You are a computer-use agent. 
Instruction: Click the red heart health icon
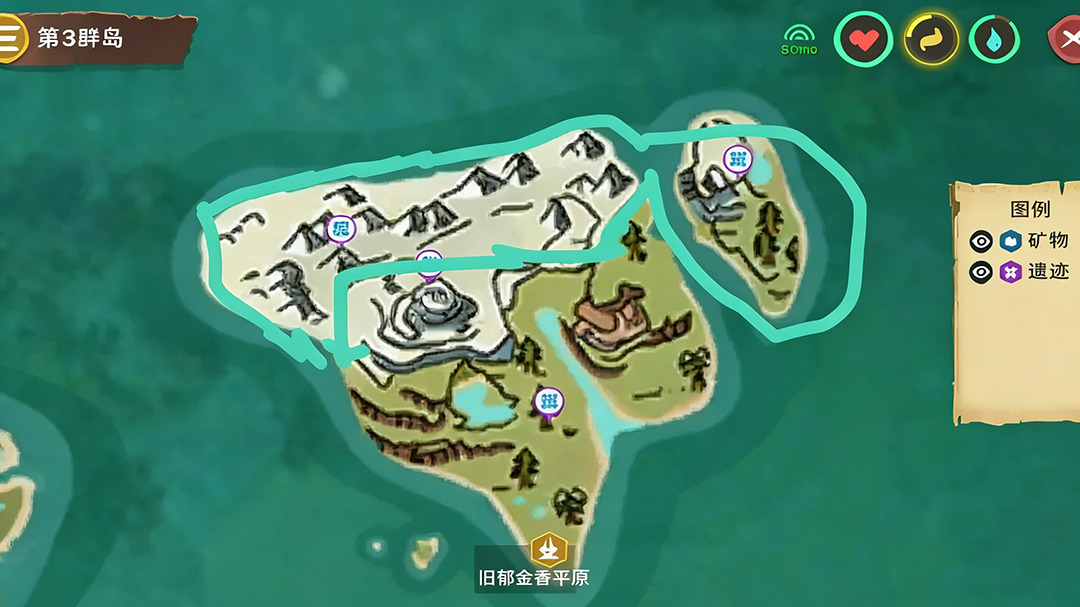pos(862,40)
